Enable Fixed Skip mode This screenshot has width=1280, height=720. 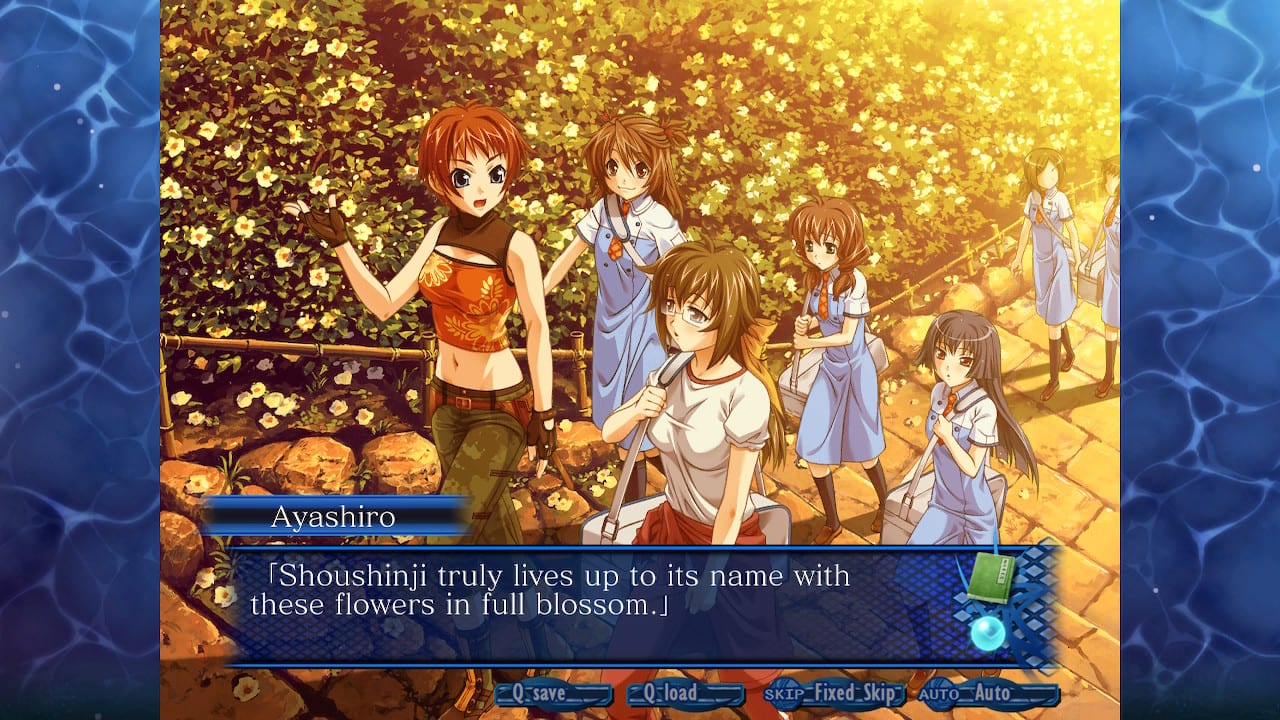tap(855, 694)
